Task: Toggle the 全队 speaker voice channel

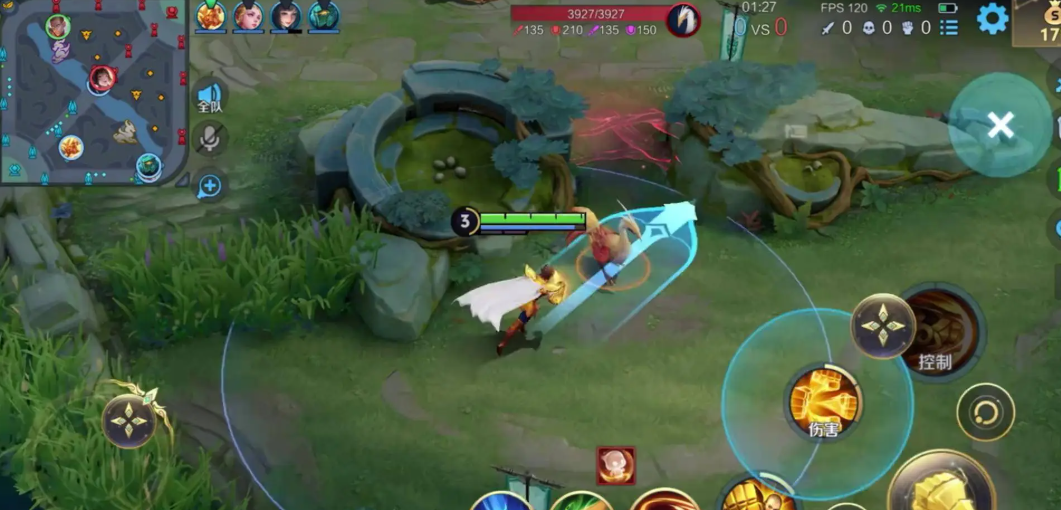Action: [210, 94]
